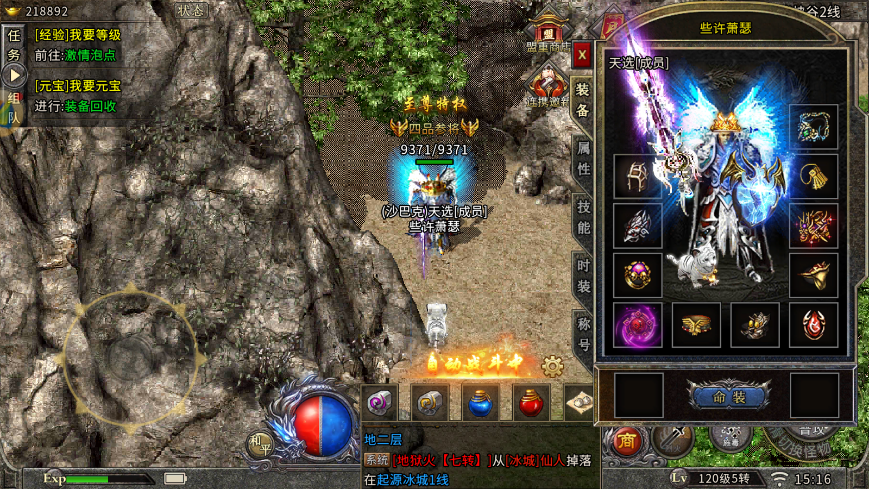
Task: Use the golden swirl scroll
Action: (x=429, y=402)
